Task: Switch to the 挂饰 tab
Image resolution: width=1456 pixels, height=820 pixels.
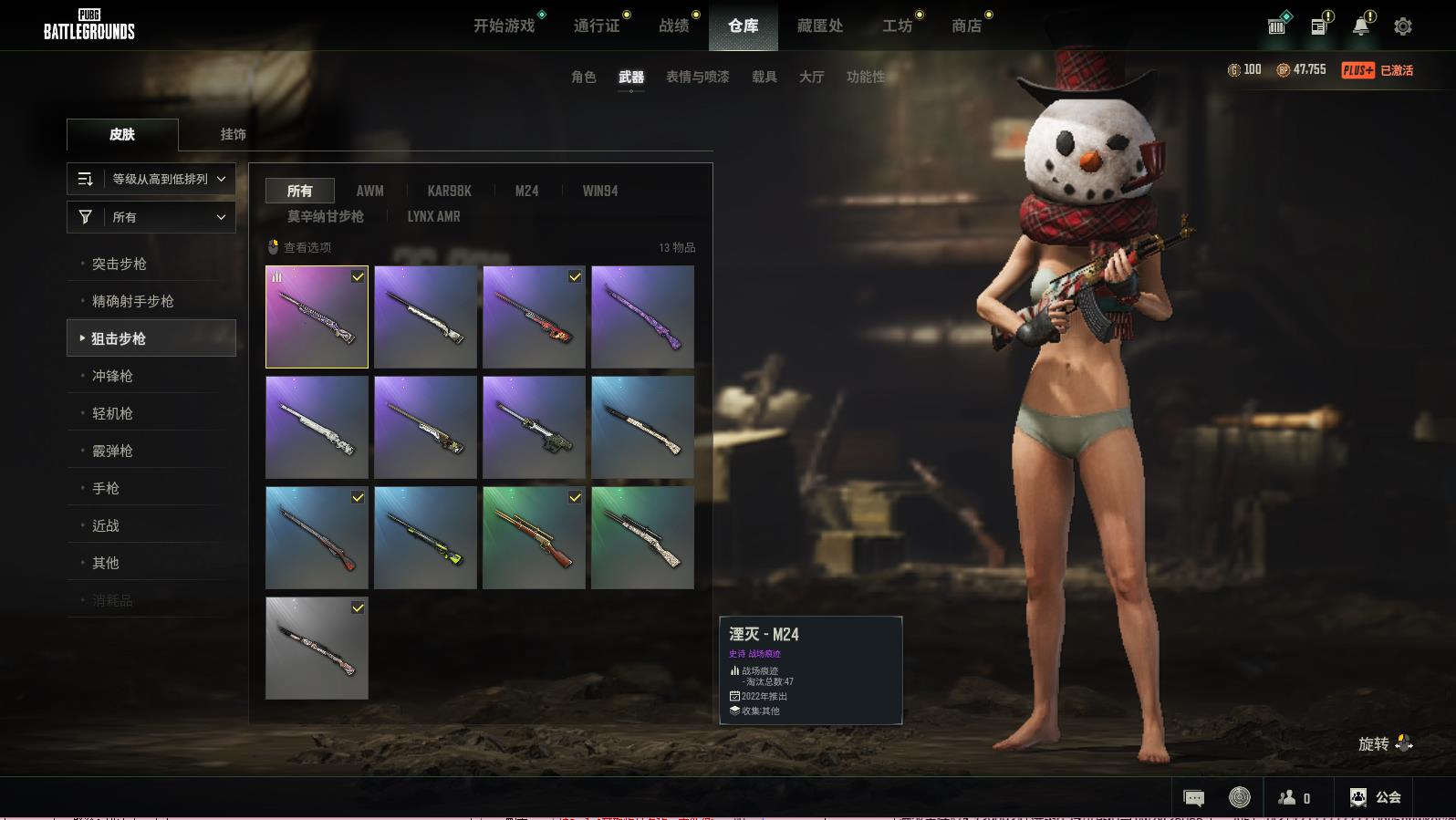Action: 233,134
